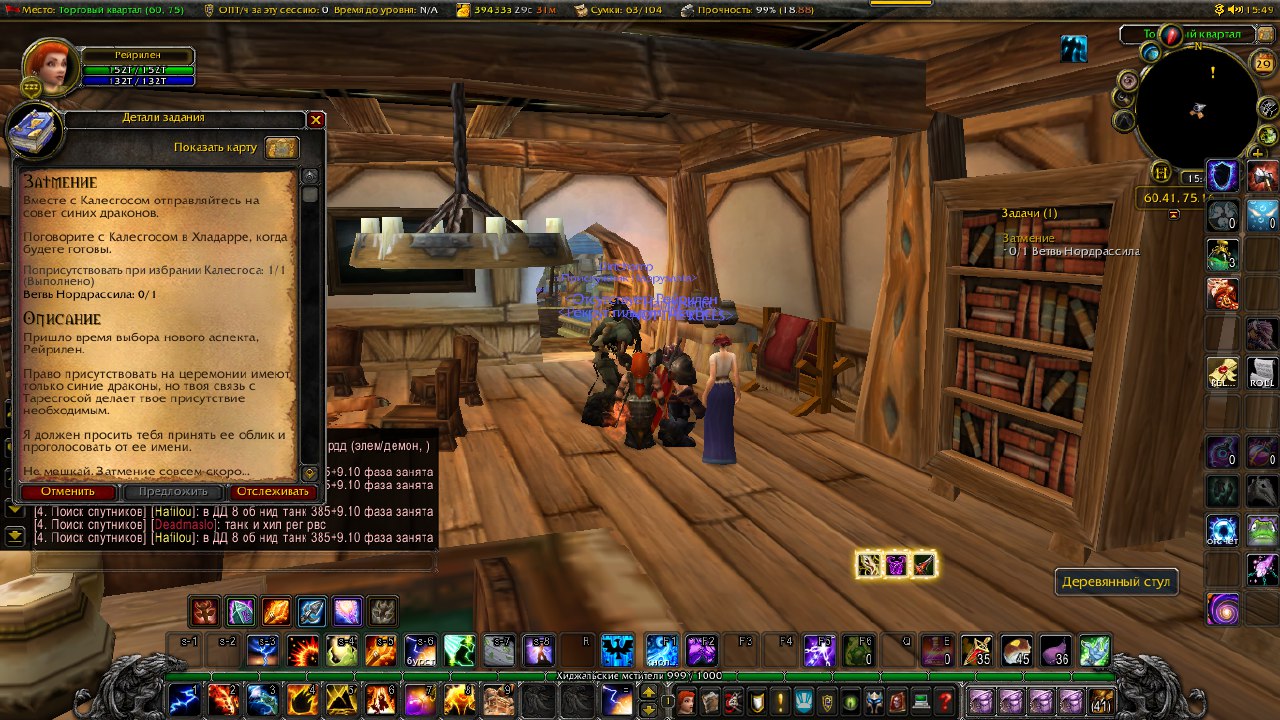
Task: Abandon the quest with Отменить
Action: (x=68, y=491)
